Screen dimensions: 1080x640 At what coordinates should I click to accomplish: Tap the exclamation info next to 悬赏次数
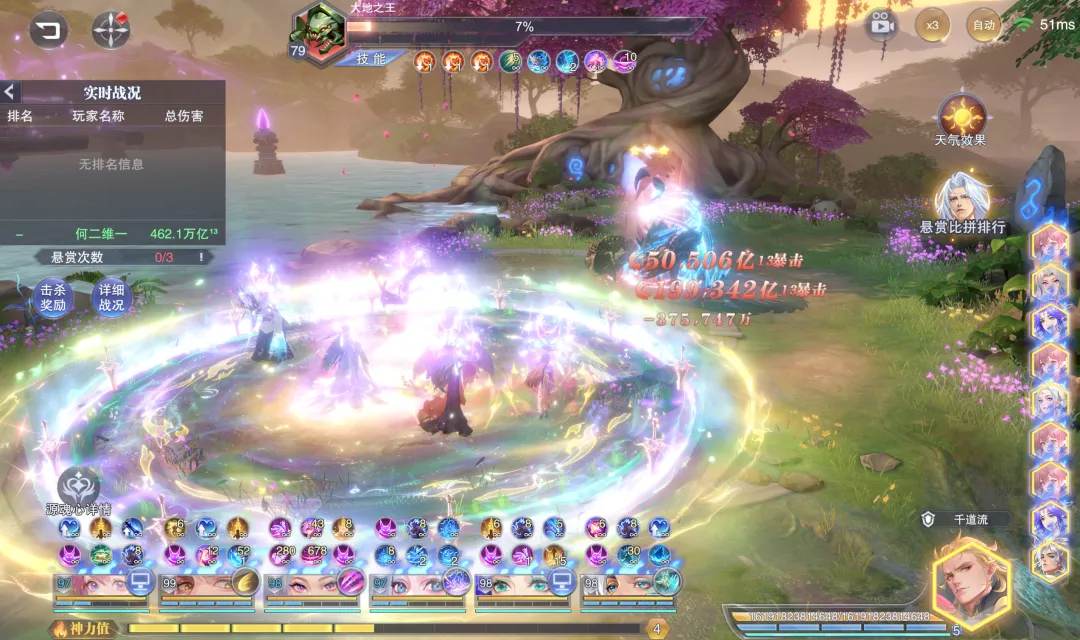coord(201,257)
